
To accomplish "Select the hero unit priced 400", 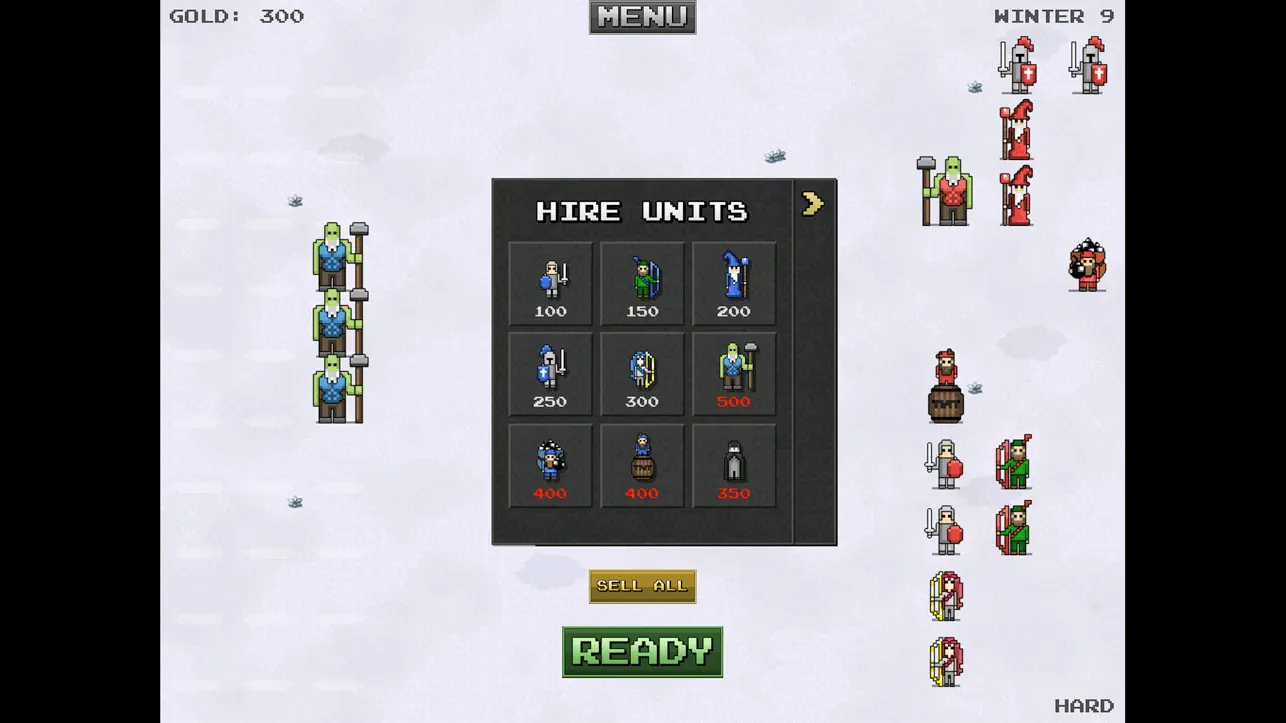I will click(x=549, y=464).
